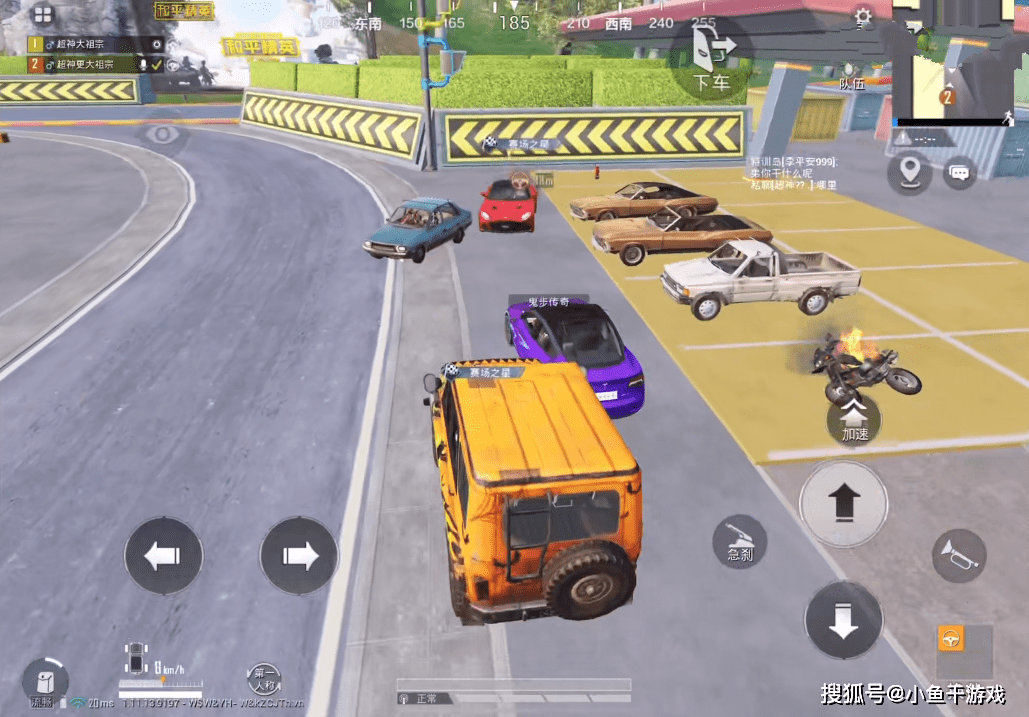1029x717 pixels.
Task: Open the four-square grid menu
Action: click(x=43, y=15)
